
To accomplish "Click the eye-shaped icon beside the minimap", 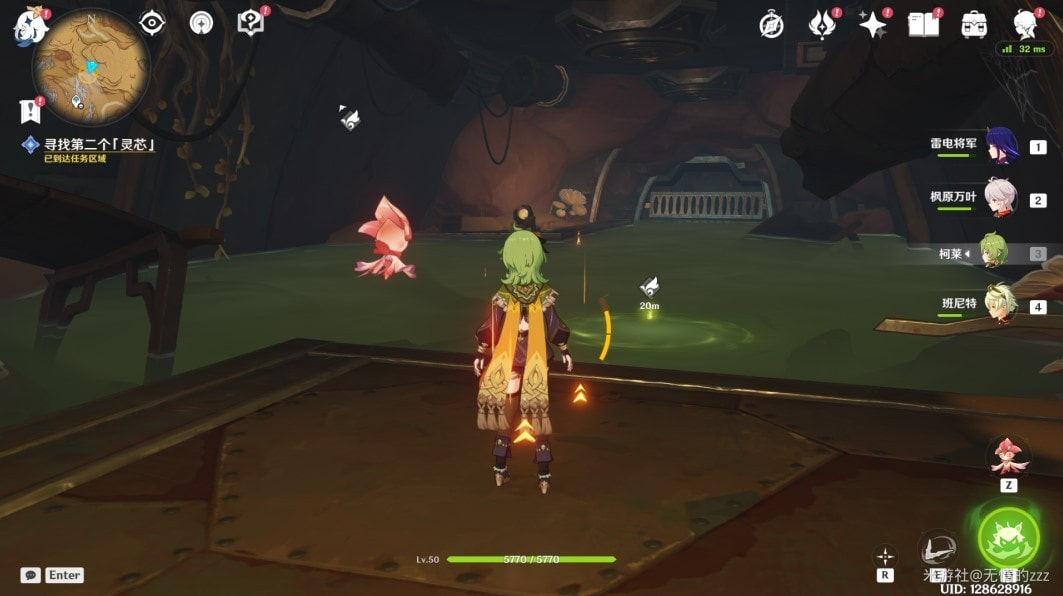I will pyautogui.click(x=152, y=23).
